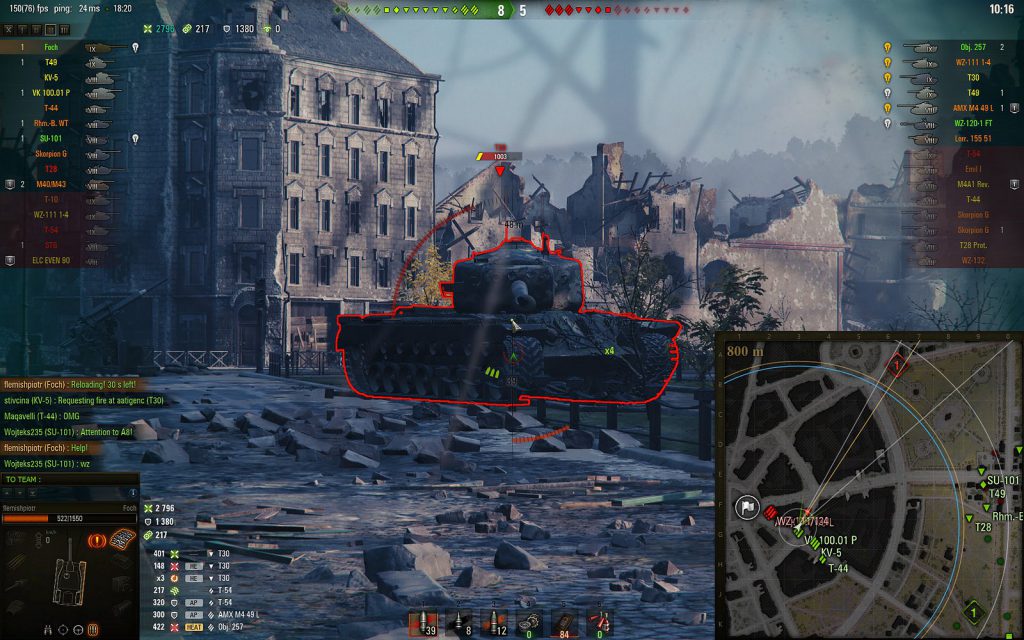Click the first players panel mode button

coord(8,31)
